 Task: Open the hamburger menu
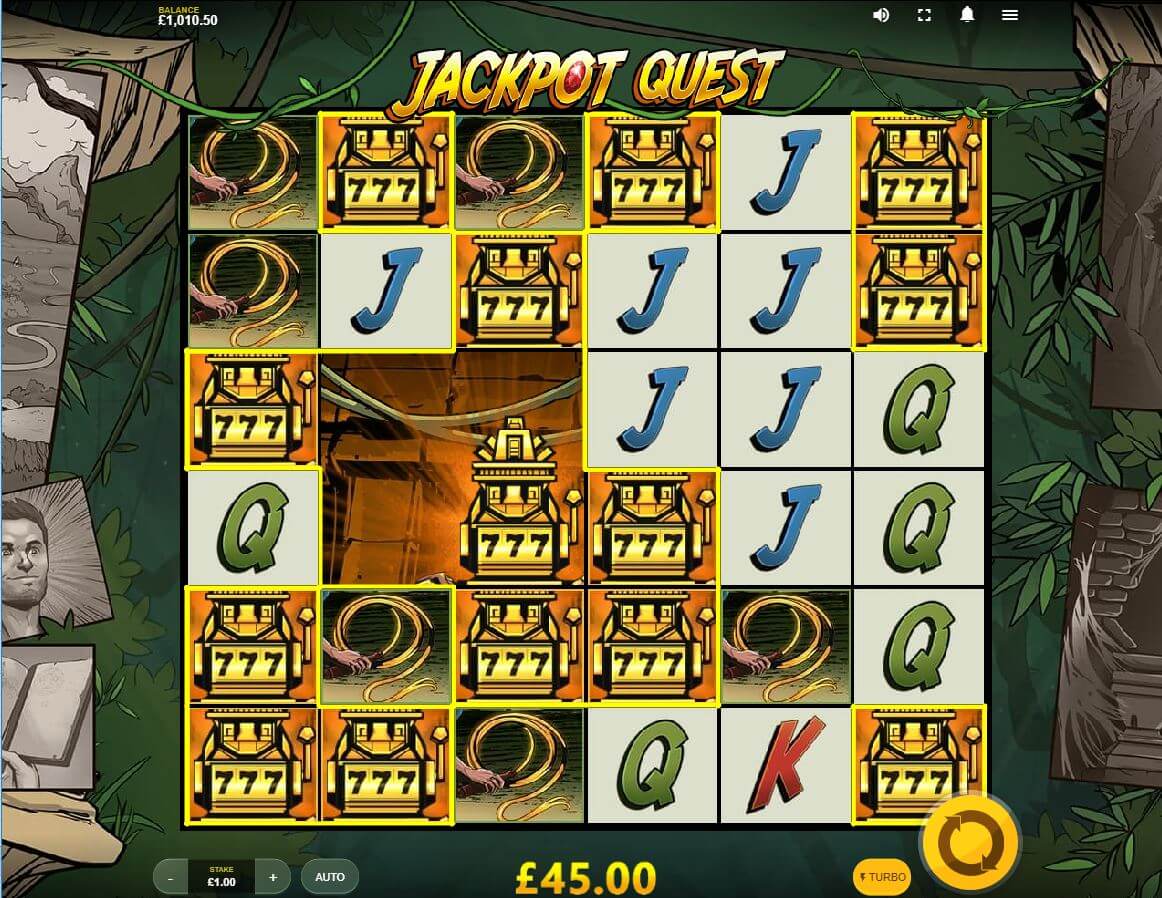click(1010, 15)
